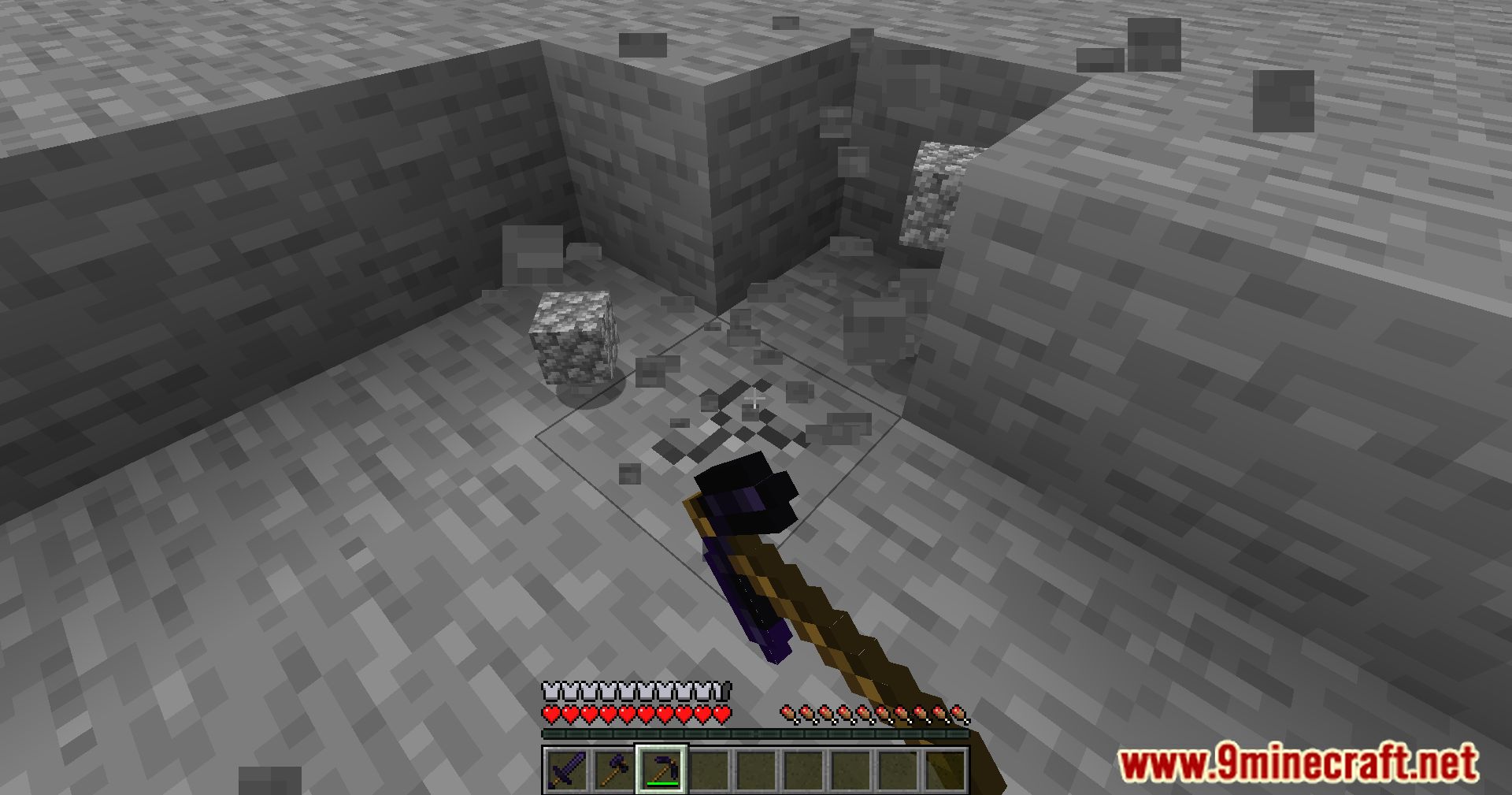The width and height of the screenshot is (1512, 795).
Task: Click the green durability bar under the pickaxe
Action: [x=664, y=784]
